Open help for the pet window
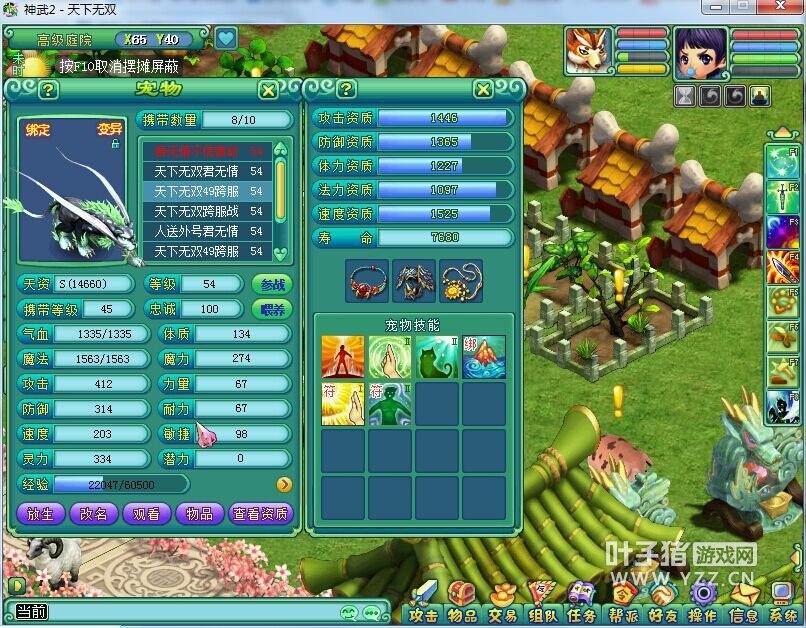 [48, 90]
